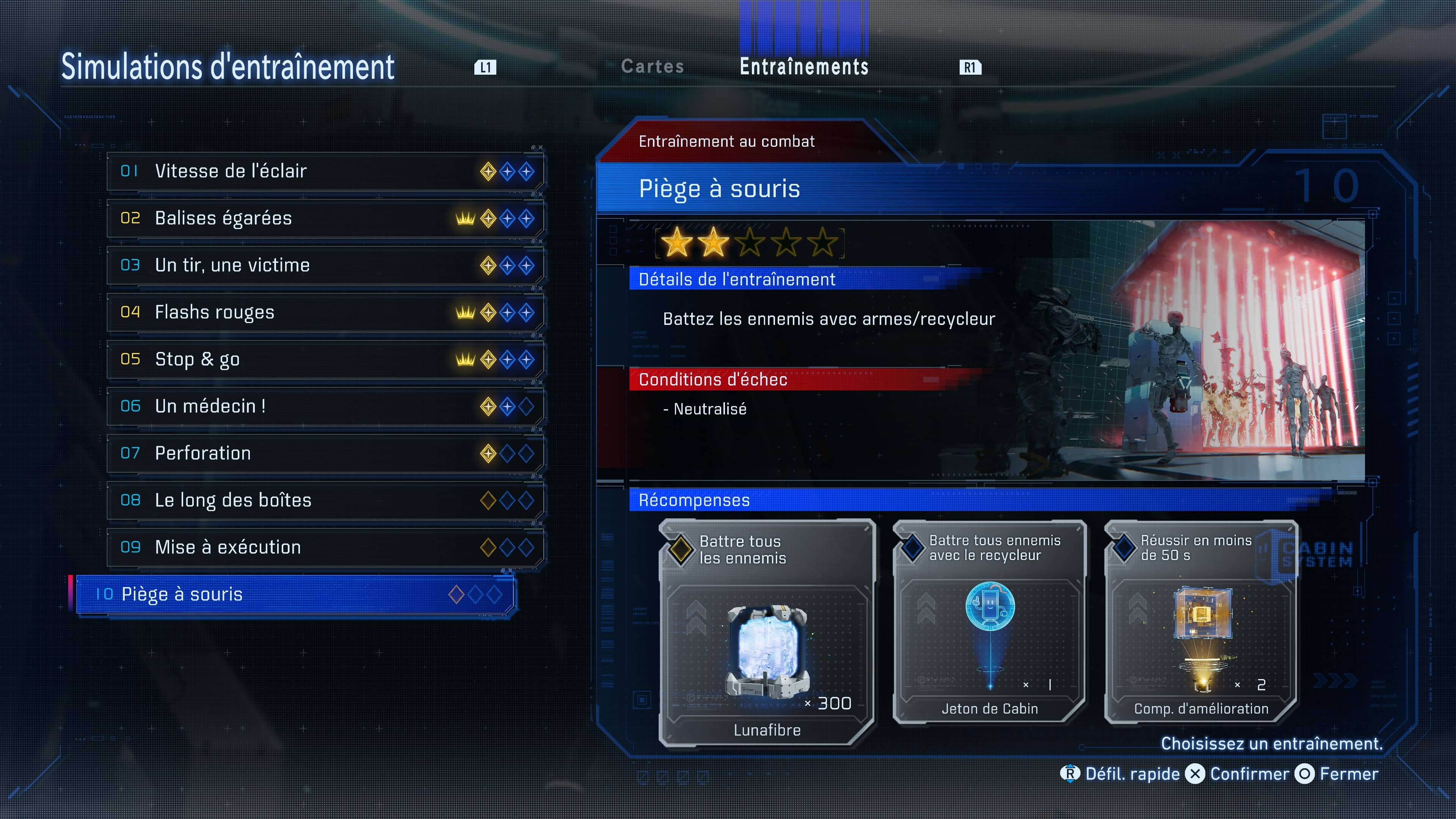
Task: Select the Un médecin ! training entry
Action: 325,406
